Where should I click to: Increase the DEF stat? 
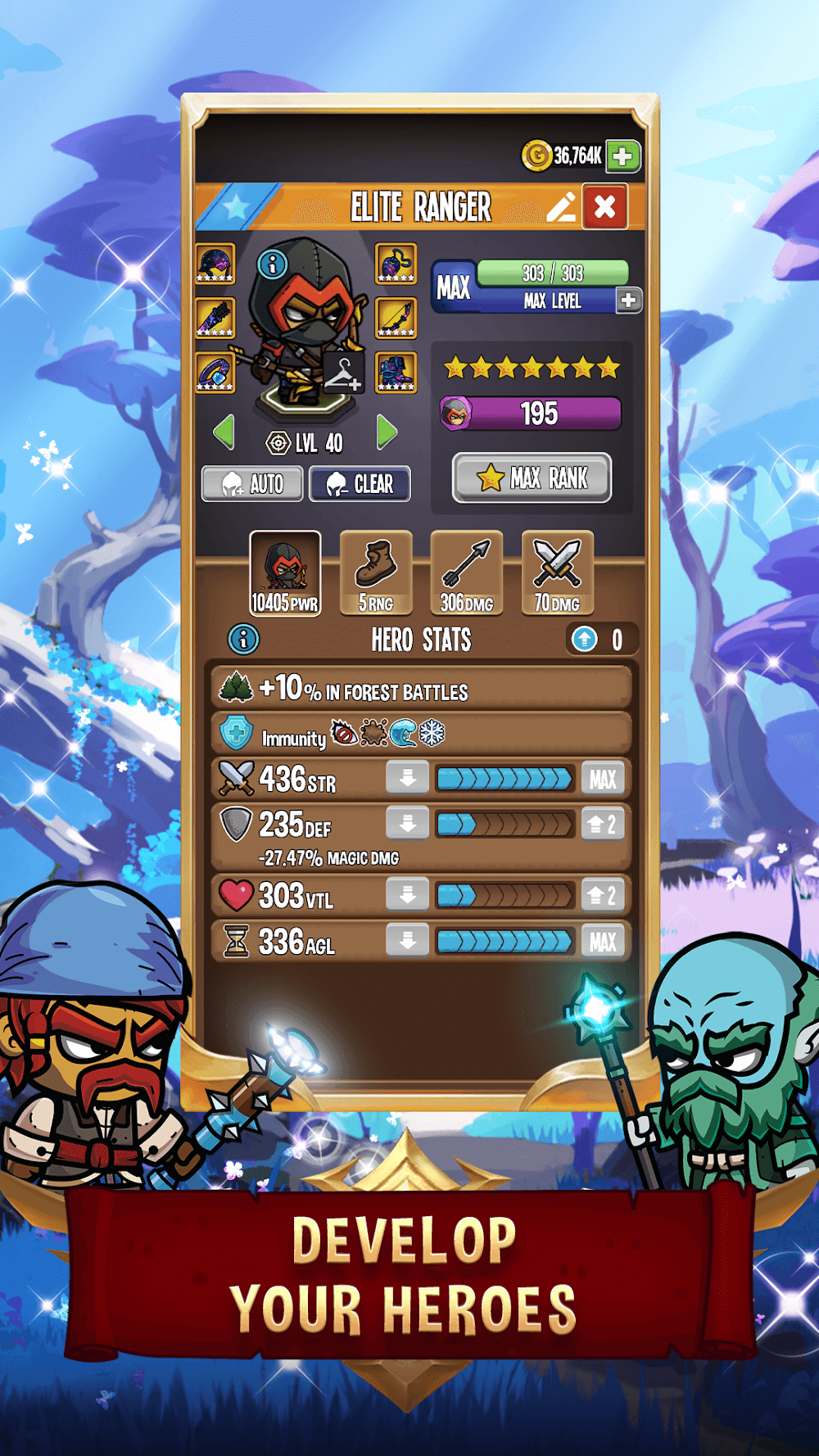[603, 825]
